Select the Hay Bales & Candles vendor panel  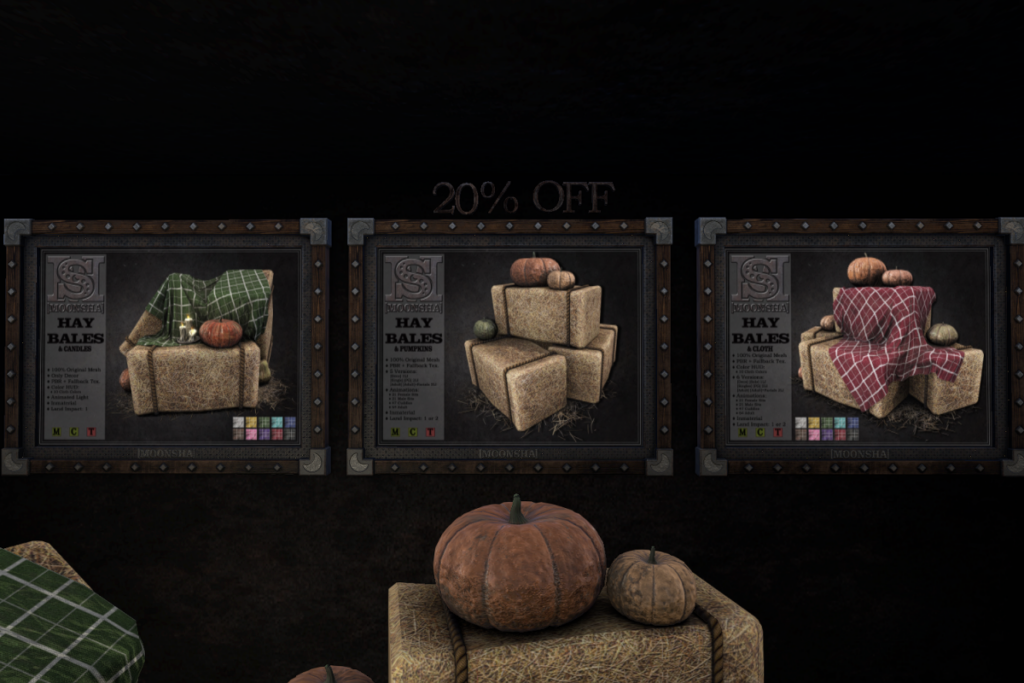(167, 346)
